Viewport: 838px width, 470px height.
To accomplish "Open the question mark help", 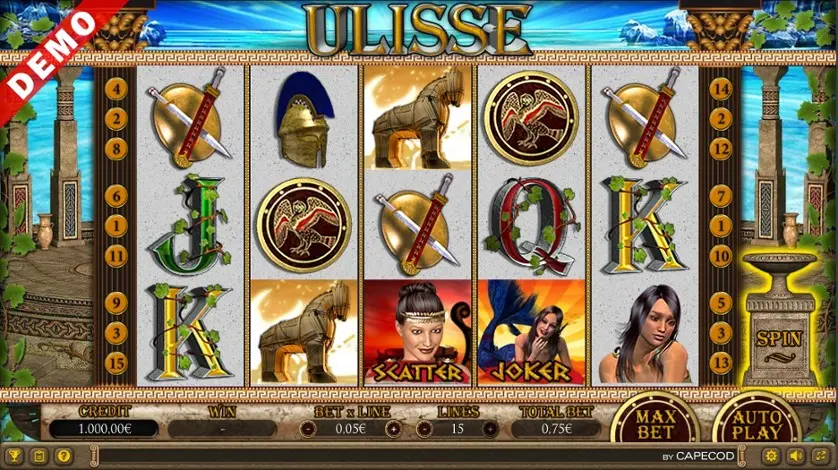I will (x=63, y=457).
